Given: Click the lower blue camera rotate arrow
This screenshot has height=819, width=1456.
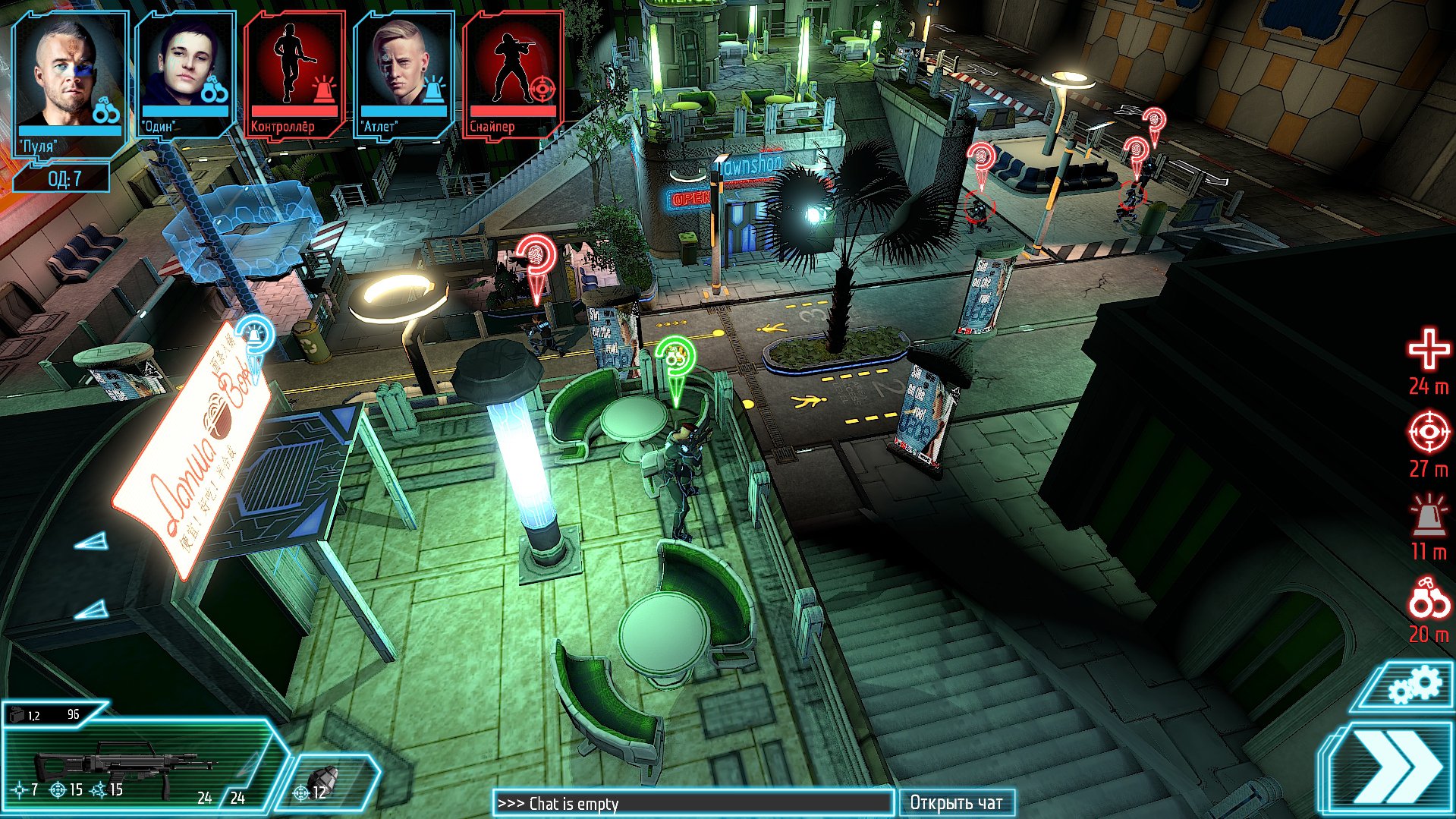Looking at the screenshot, I should (93, 609).
